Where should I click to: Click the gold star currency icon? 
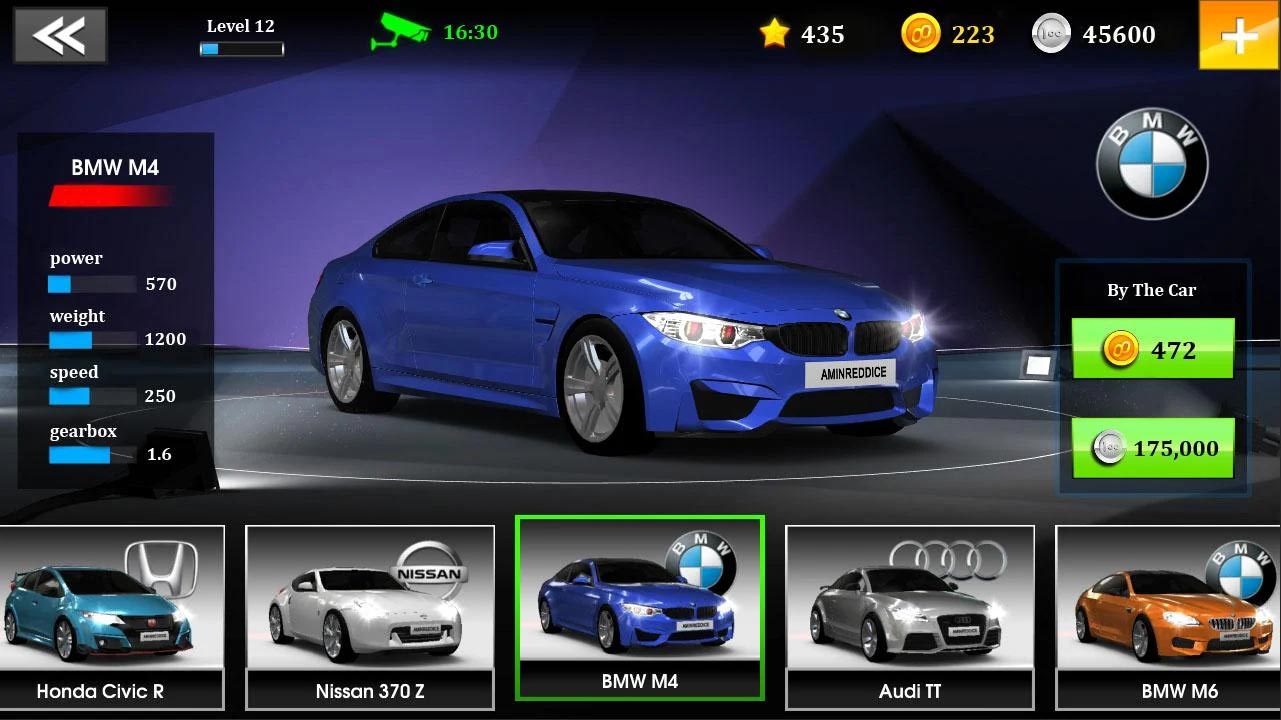pos(772,33)
